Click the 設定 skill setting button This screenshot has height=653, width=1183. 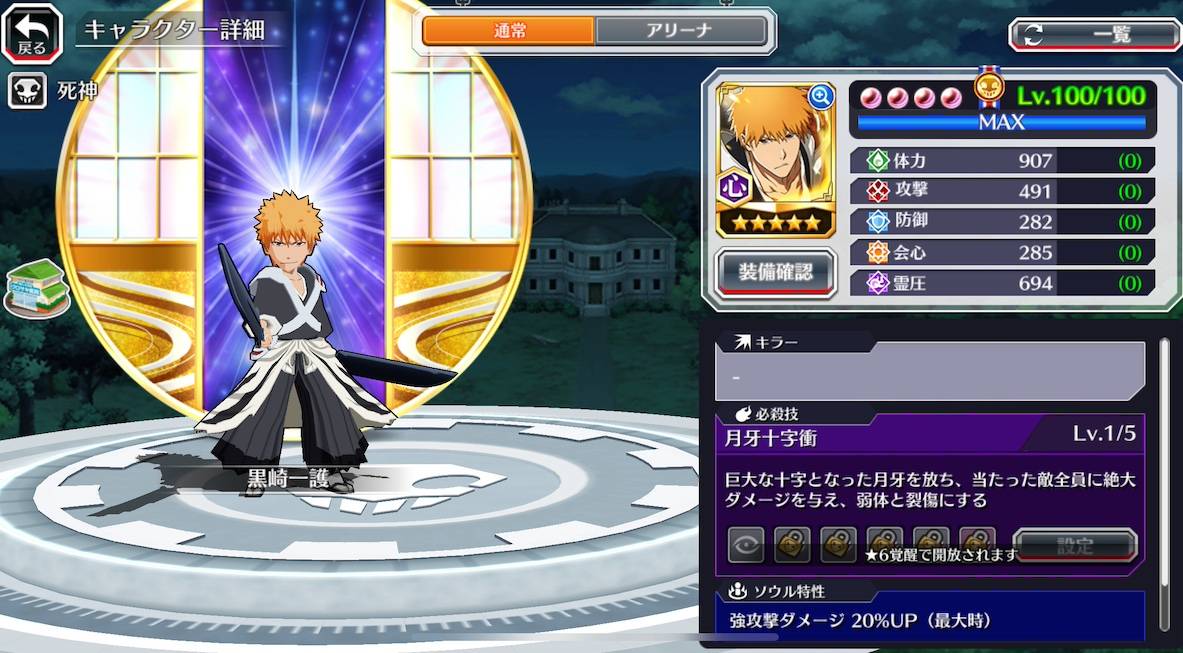click(x=1075, y=546)
